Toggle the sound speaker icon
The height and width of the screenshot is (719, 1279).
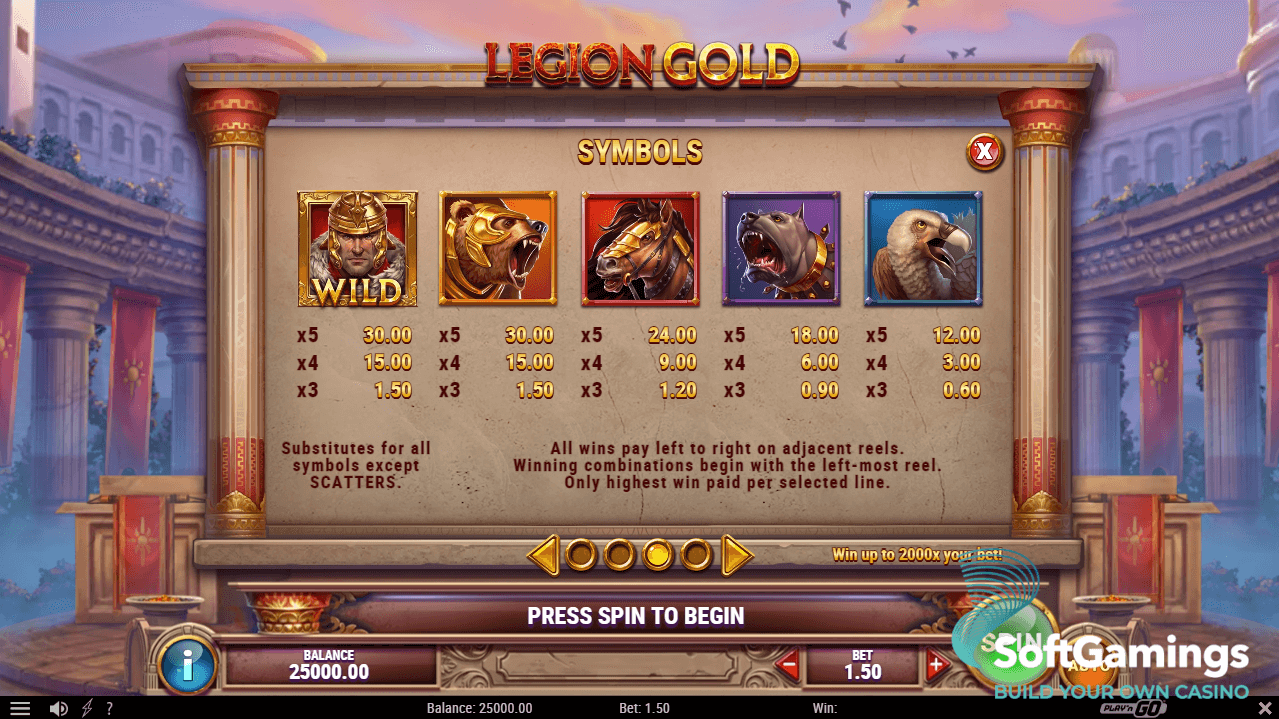[x=59, y=708]
